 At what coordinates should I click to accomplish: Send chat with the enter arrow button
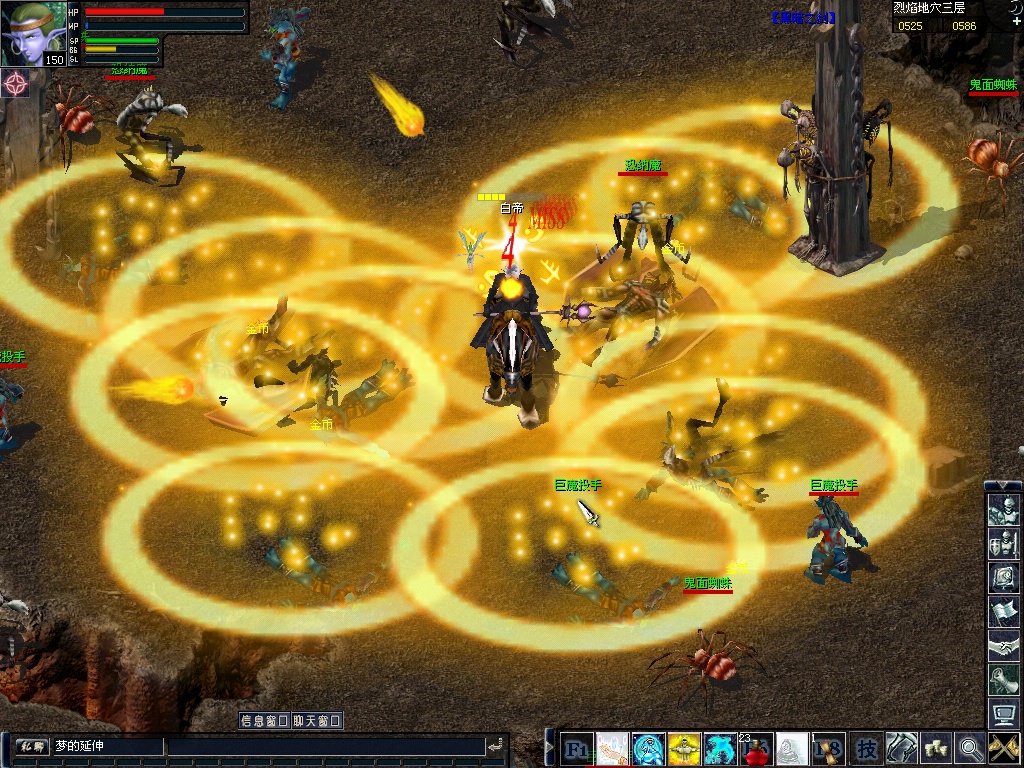[x=495, y=746]
